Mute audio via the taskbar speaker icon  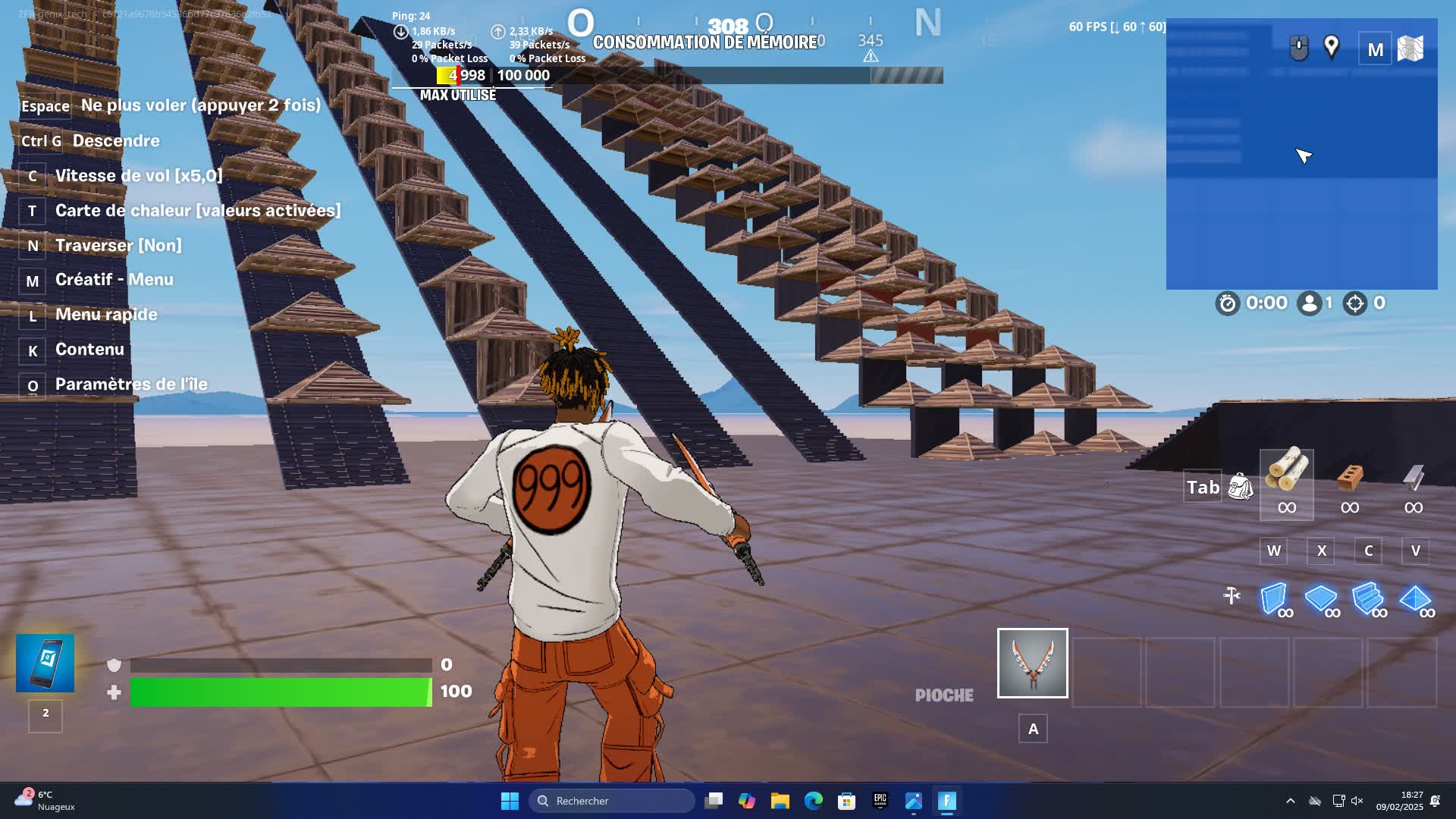(1357, 801)
